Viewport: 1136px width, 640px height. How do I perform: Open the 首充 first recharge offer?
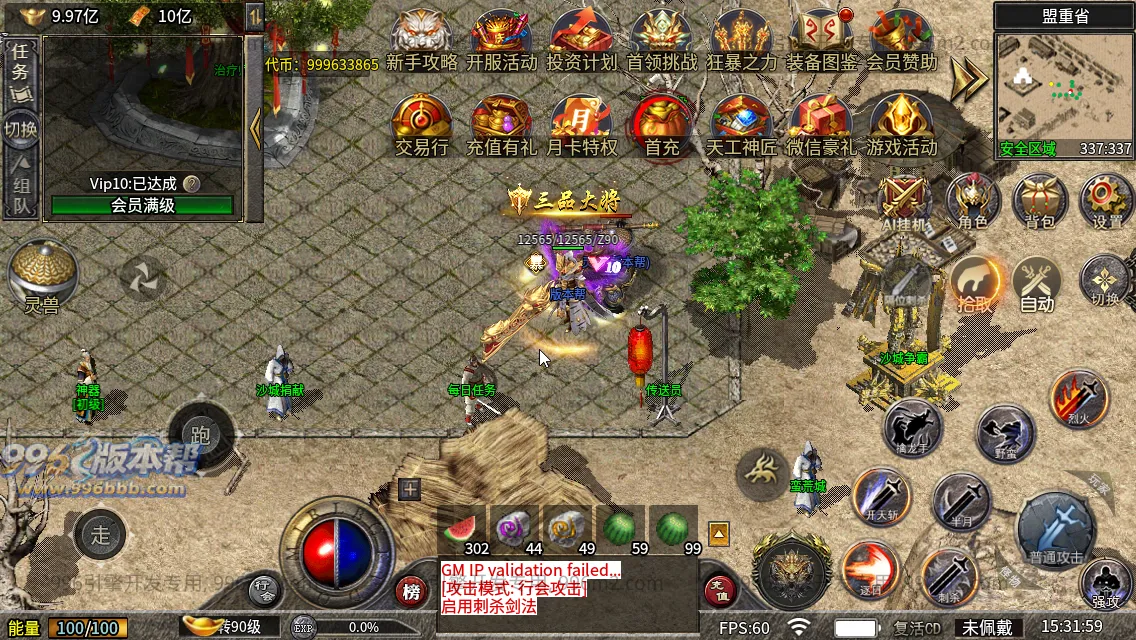tap(661, 125)
